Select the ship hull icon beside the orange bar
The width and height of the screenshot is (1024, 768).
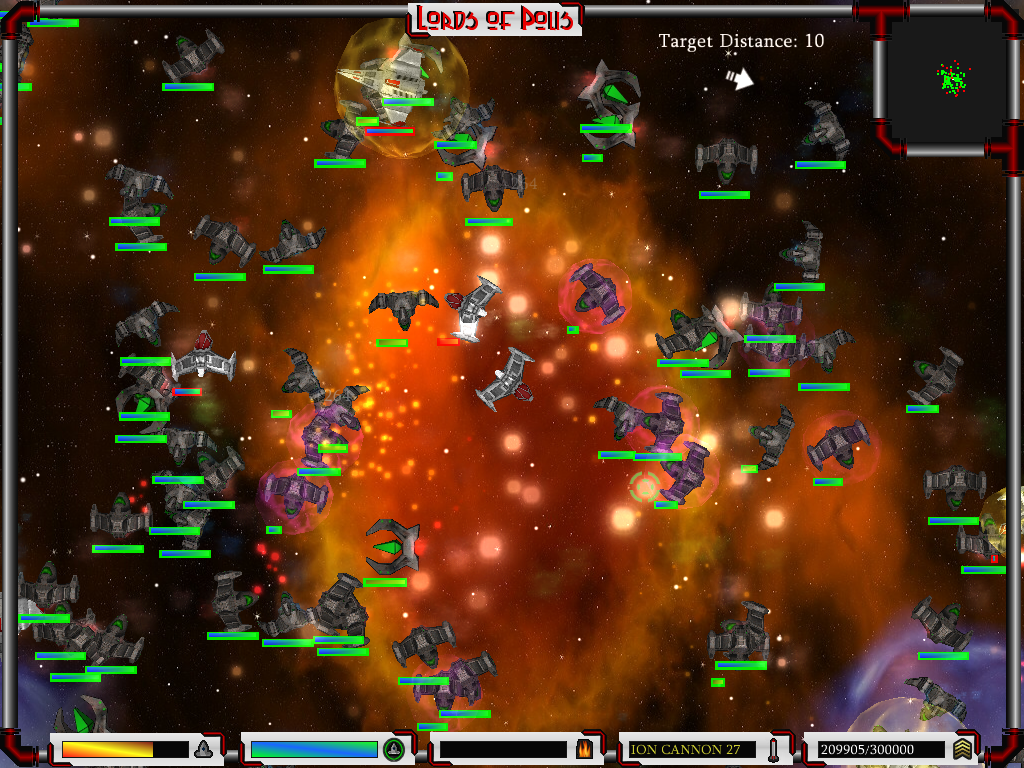point(203,749)
